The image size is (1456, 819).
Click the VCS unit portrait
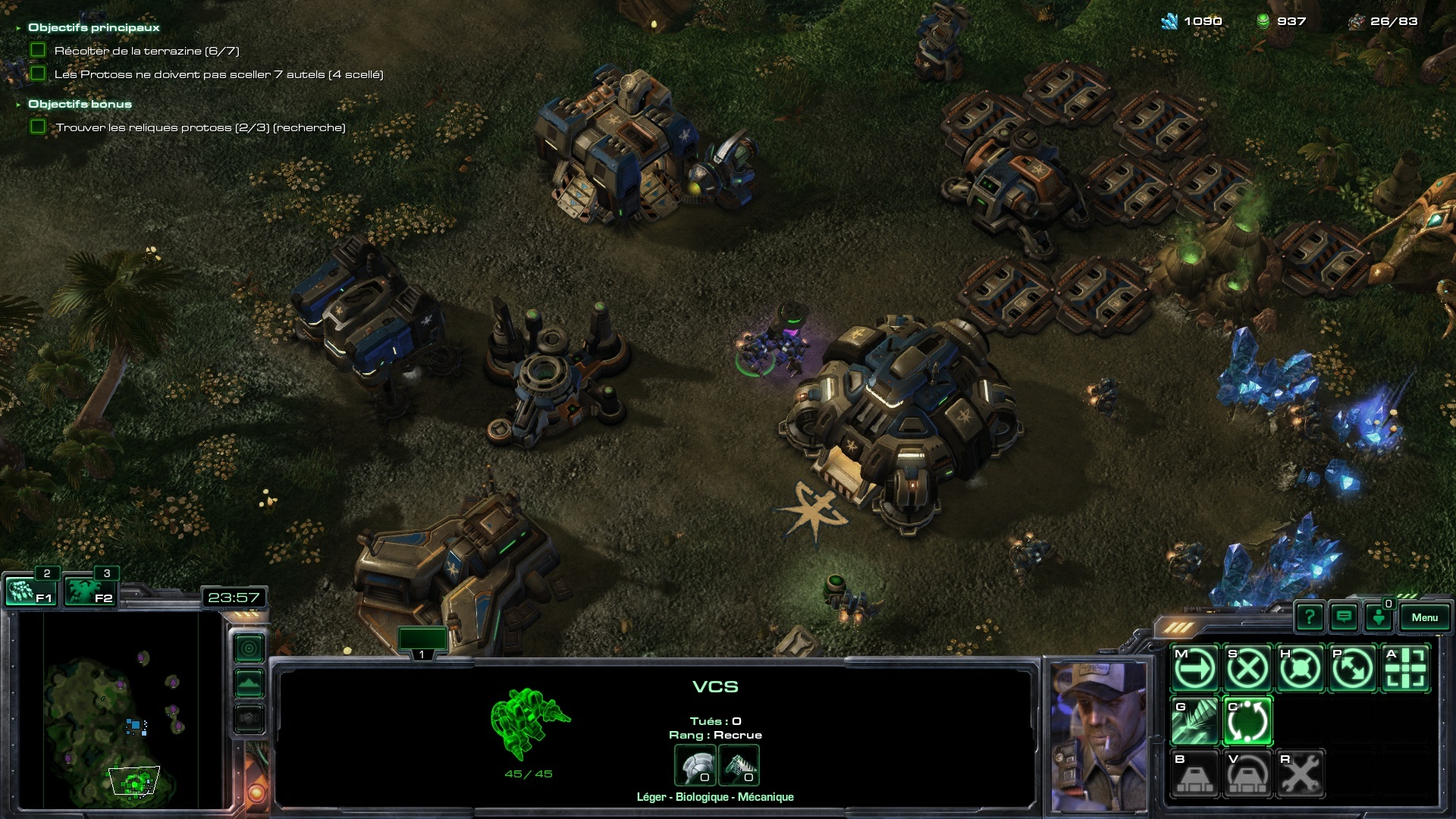(1099, 736)
